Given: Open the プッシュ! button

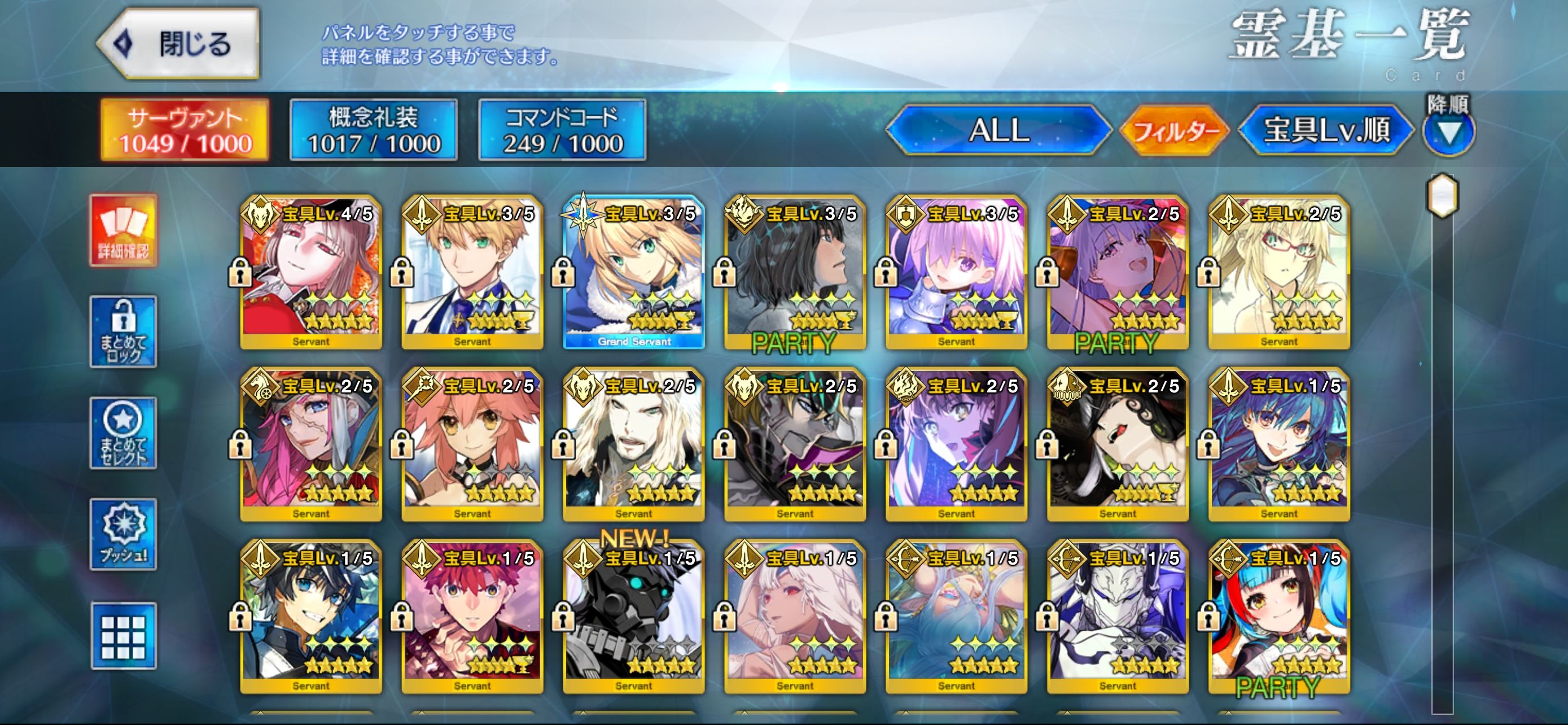Looking at the screenshot, I should (x=124, y=534).
